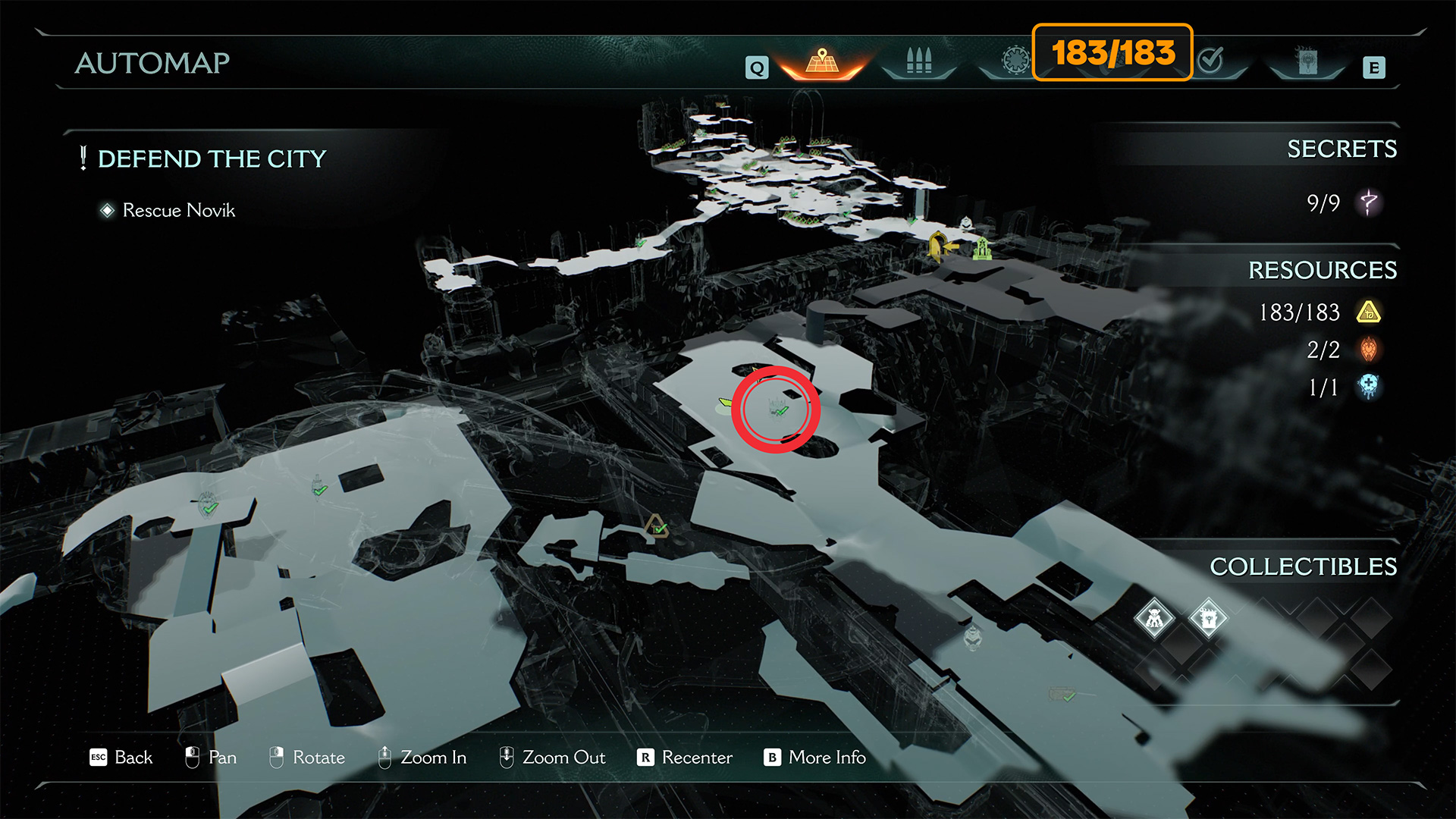The width and height of the screenshot is (1456, 819).
Task: Click the Recenter map control
Action: tap(685, 758)
